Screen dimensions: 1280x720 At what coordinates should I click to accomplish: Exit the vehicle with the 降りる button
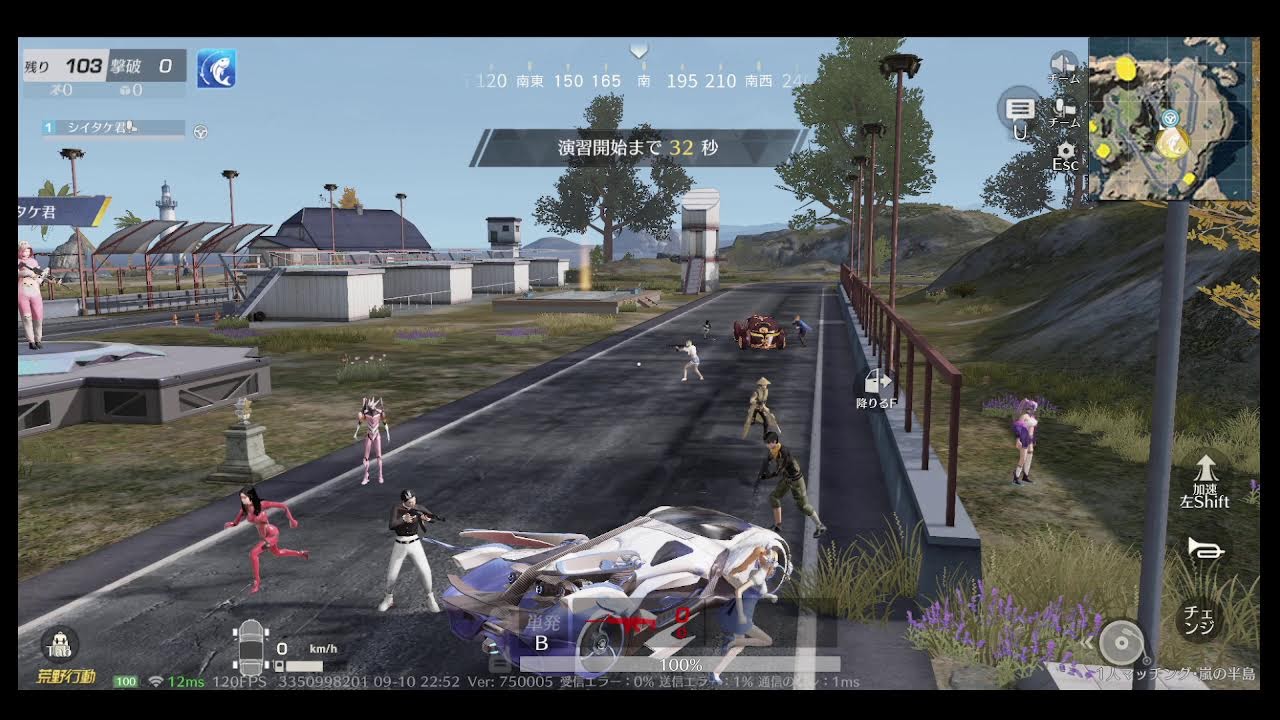(877, 387)
